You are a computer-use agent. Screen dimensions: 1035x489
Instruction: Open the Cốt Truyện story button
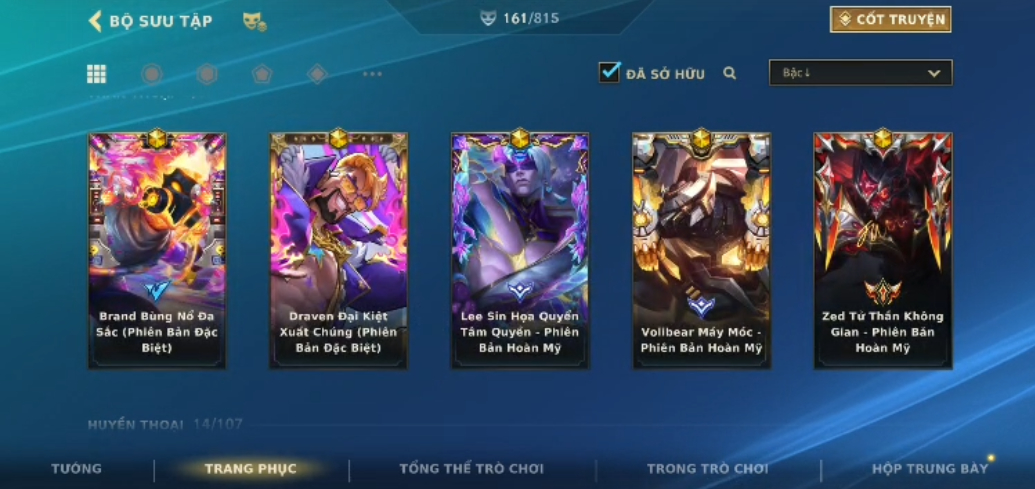tap(890, 19)
